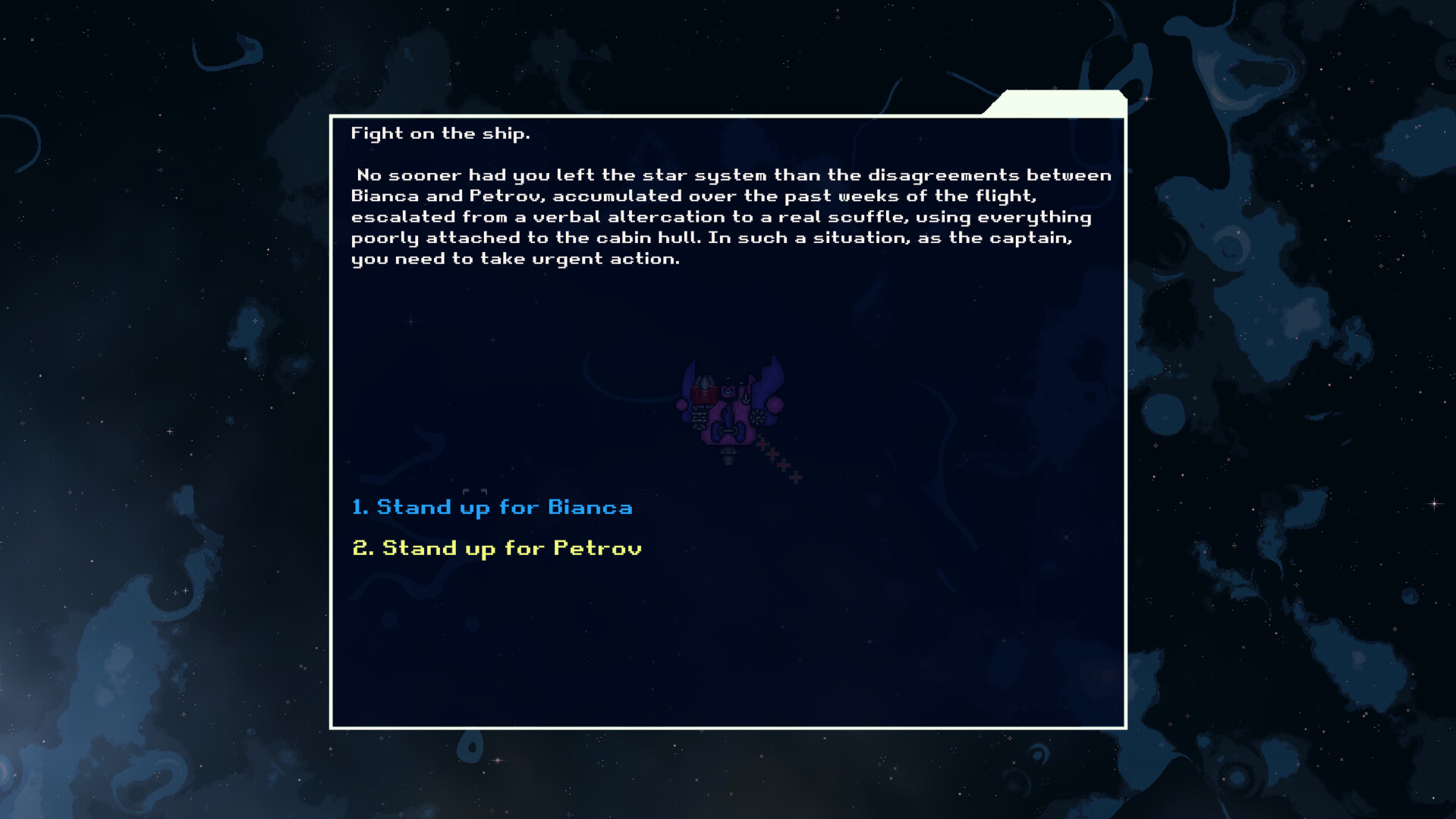Select the pink pod on the ship's right side
Image resolution: width=1456 pixels, height=819 pixels.
coord(773,405)
